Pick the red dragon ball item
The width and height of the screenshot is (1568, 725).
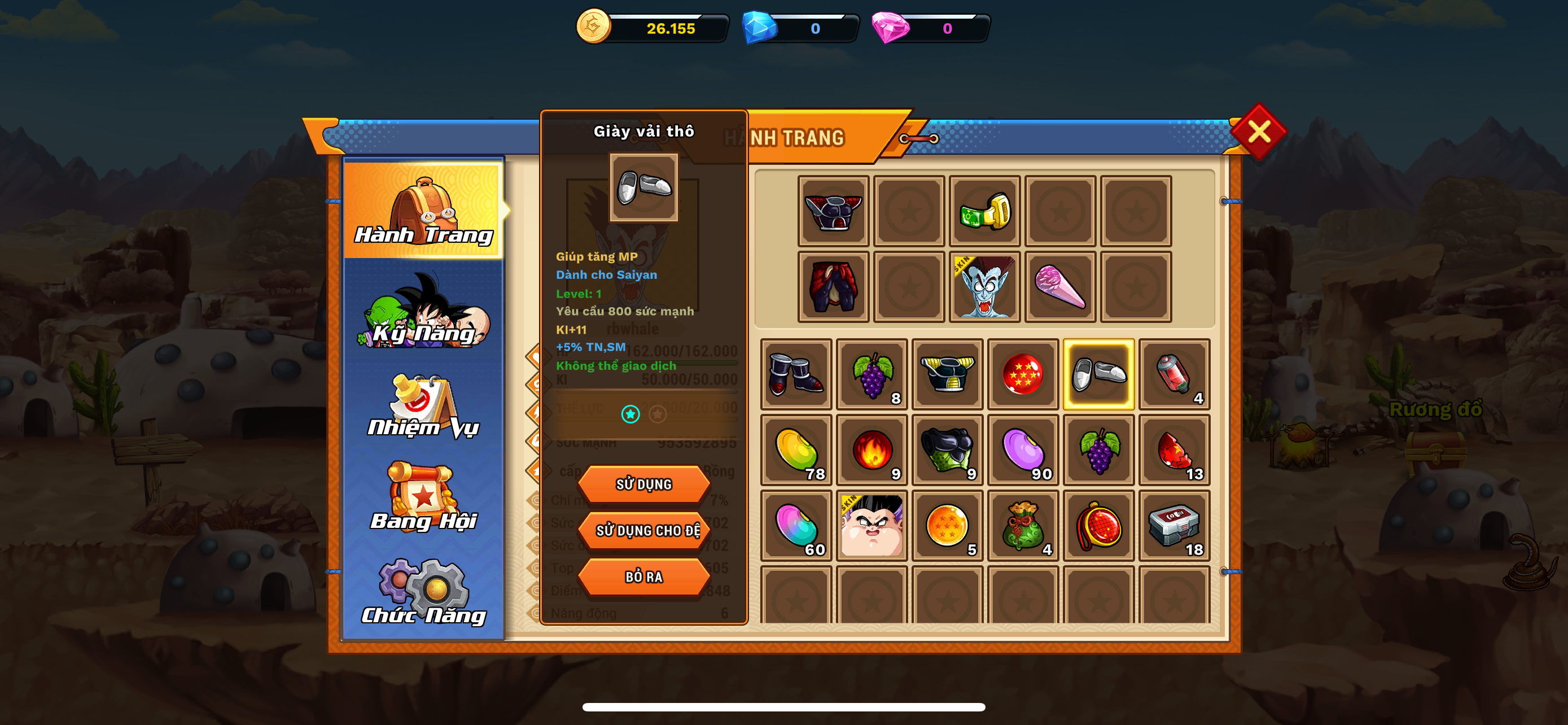[1023, 374]
